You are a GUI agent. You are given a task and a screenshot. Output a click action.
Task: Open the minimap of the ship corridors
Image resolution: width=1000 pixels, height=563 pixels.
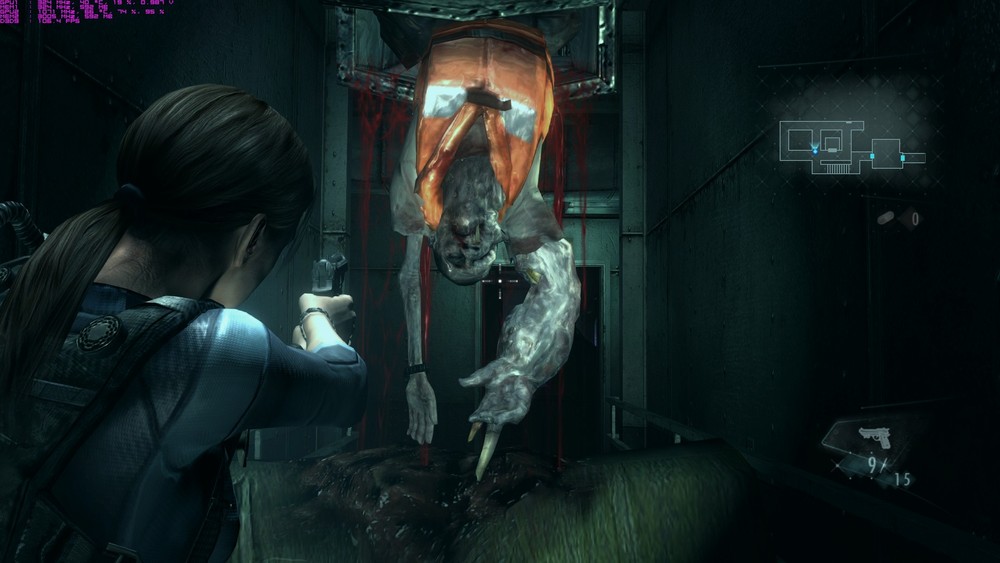pos(851,147)
